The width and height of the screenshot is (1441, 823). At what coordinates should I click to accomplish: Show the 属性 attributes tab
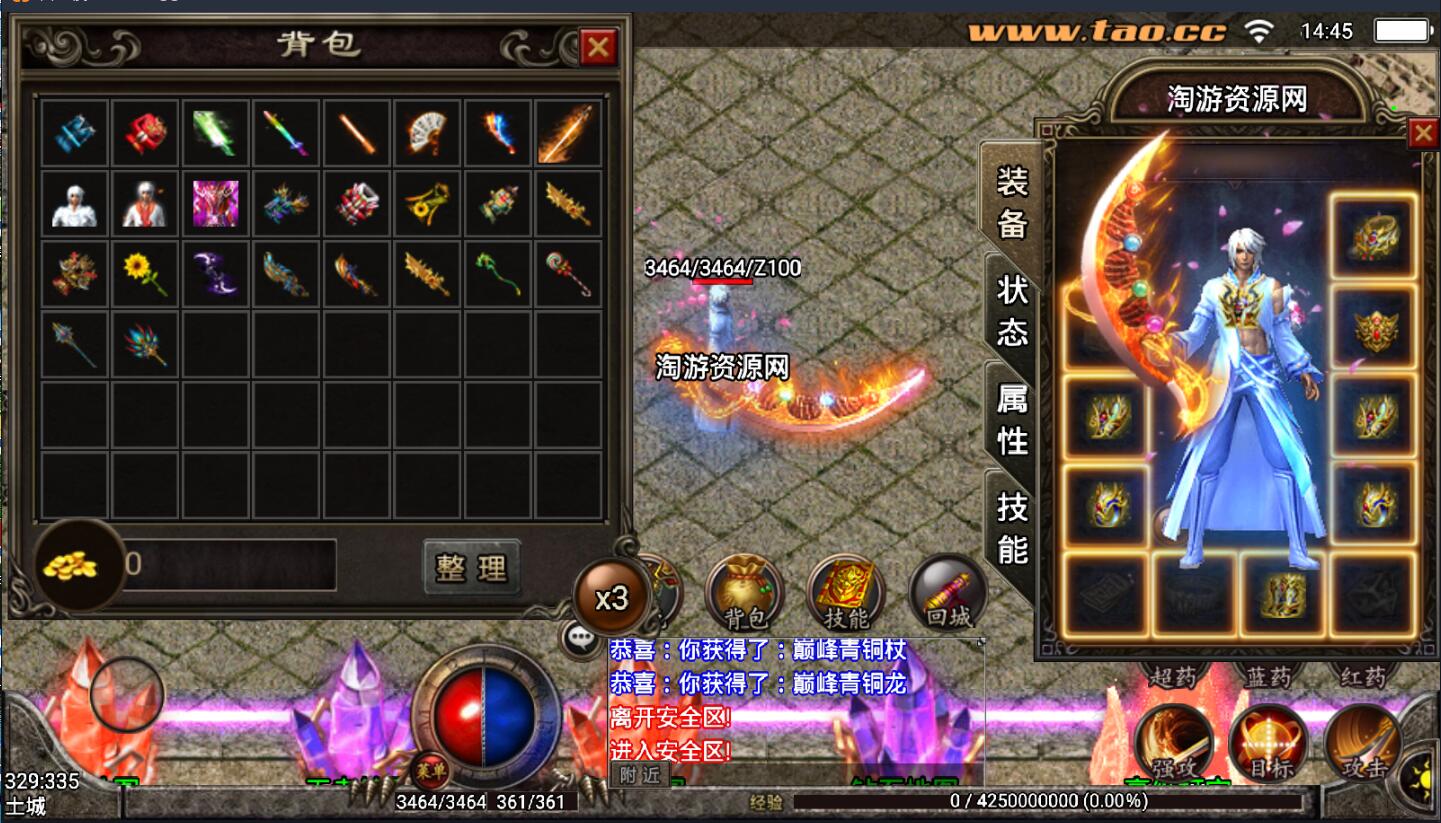[1012, 420]
